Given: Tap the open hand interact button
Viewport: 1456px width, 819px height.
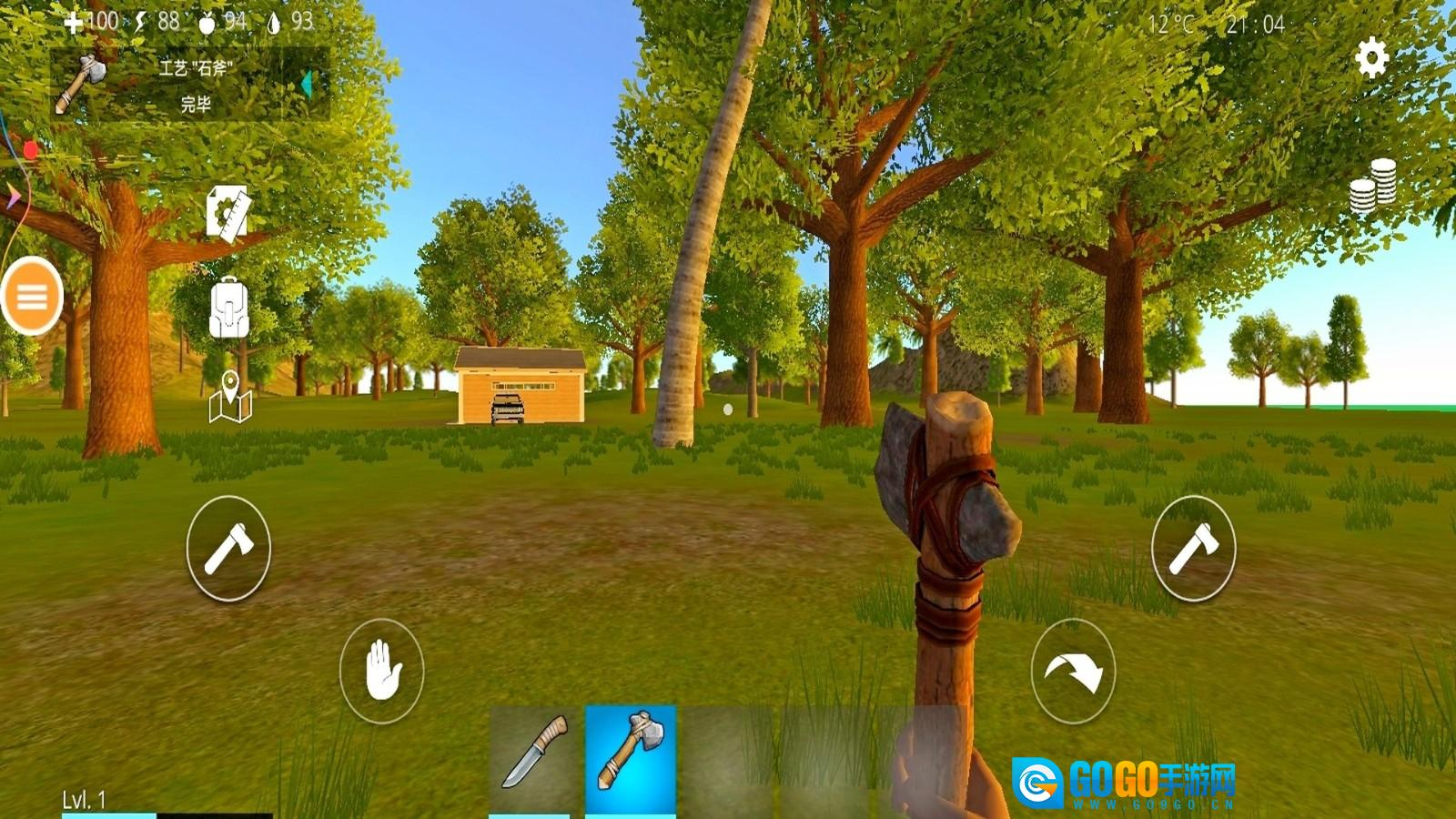Looking at the screenshot, I should [381, 672].
